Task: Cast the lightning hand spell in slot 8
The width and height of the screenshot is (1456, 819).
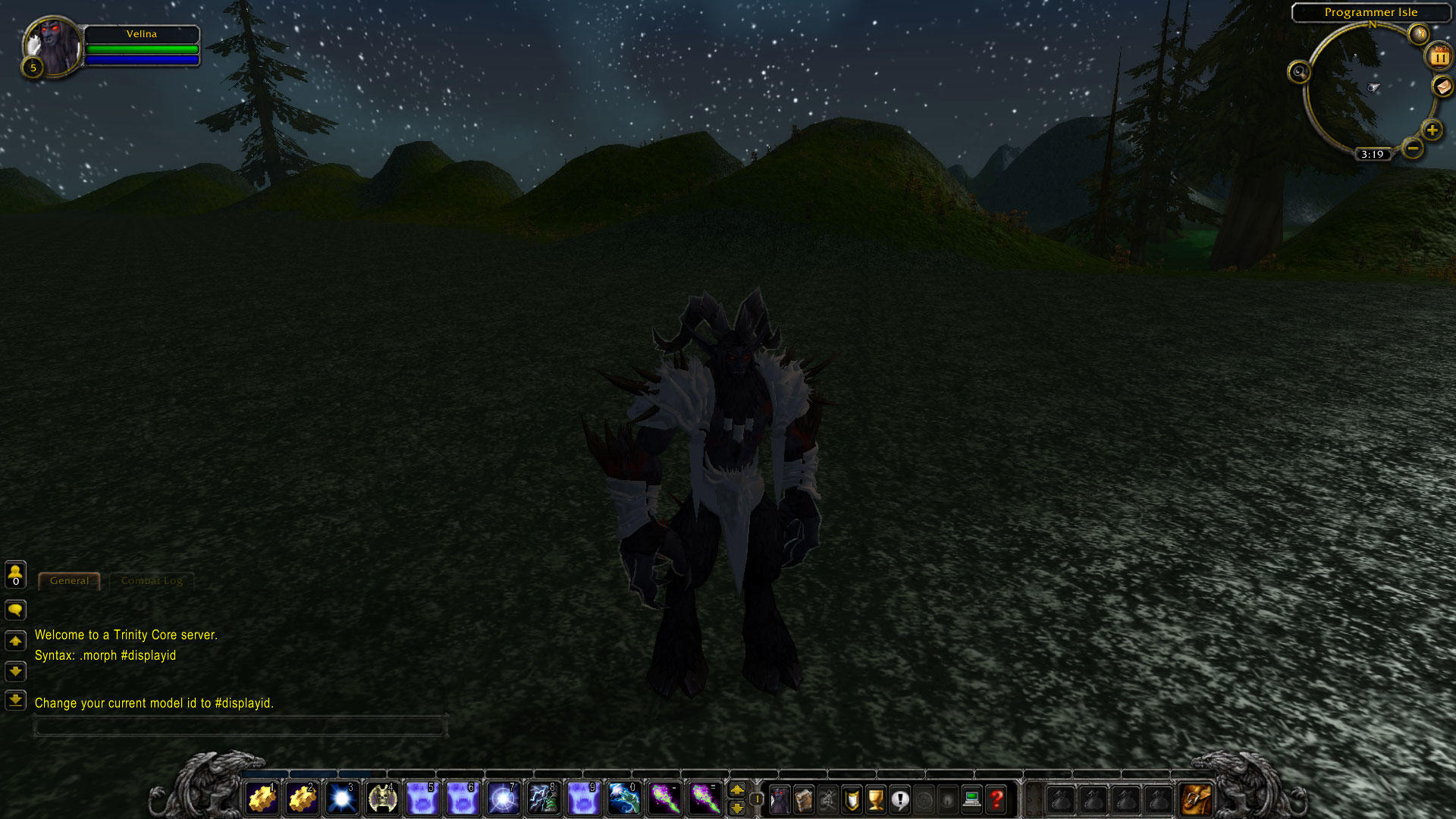Action: click(x=543, y=799)
